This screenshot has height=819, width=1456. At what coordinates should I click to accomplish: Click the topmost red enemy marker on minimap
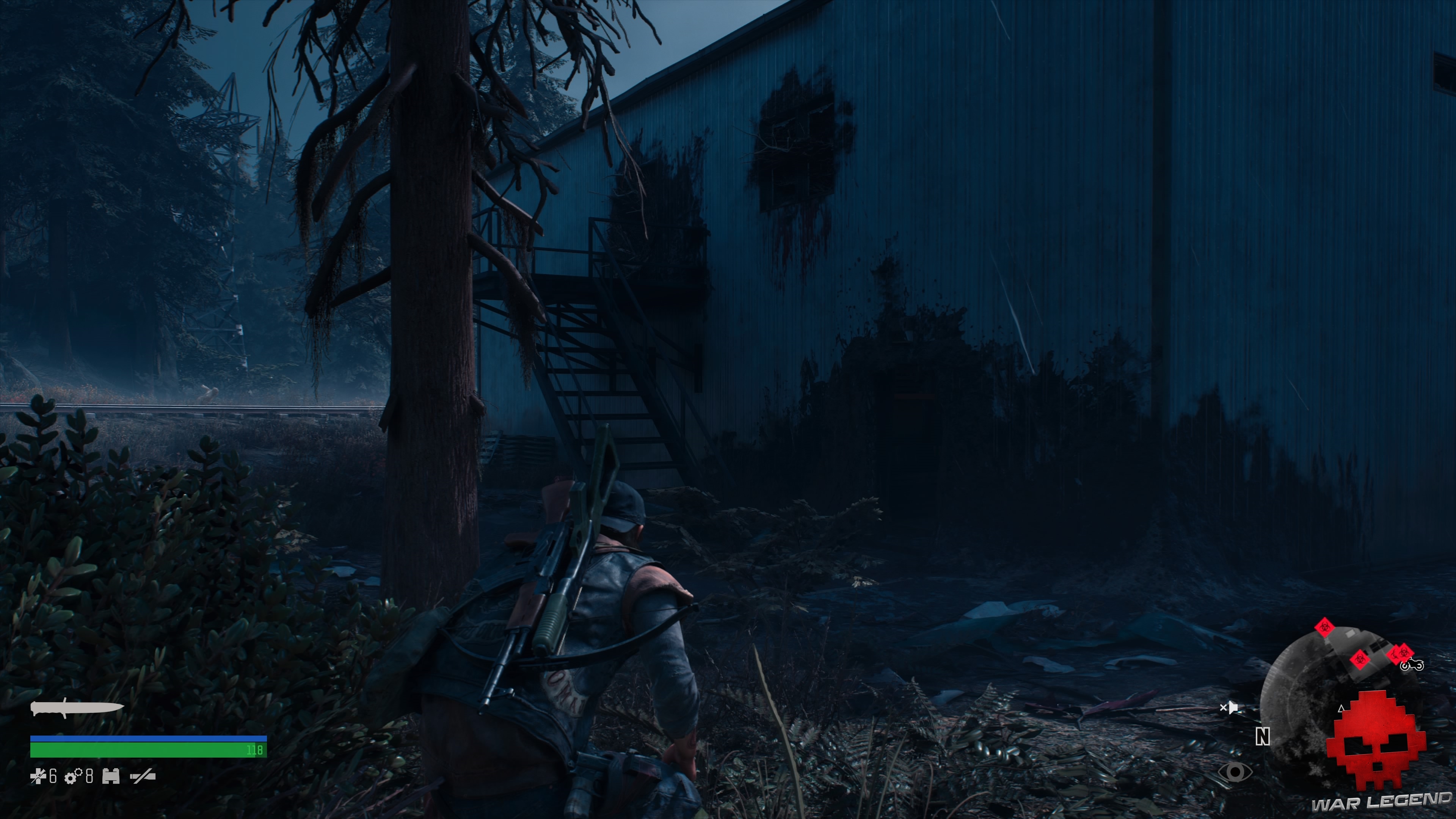(1324, 628)
